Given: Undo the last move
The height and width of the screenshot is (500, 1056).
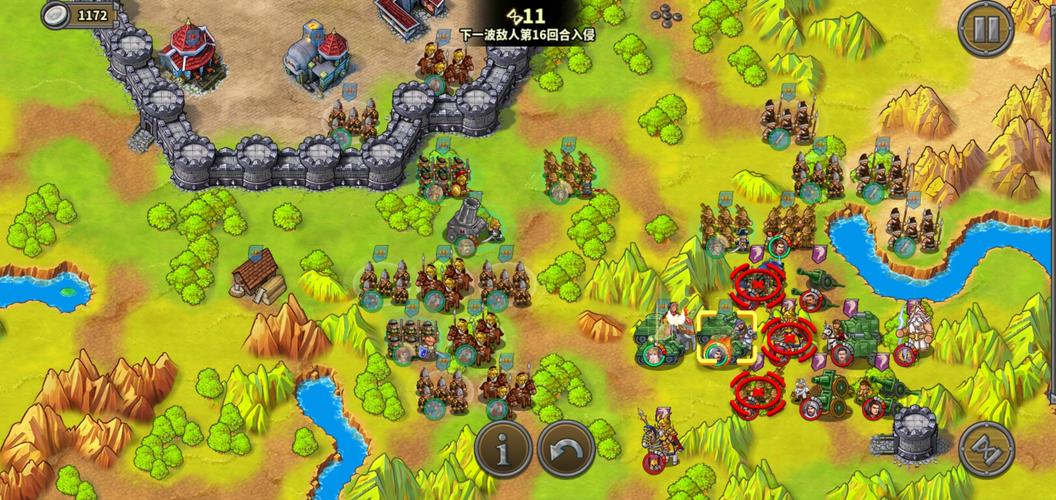Looking at the screenshot, I should [566, 450].
